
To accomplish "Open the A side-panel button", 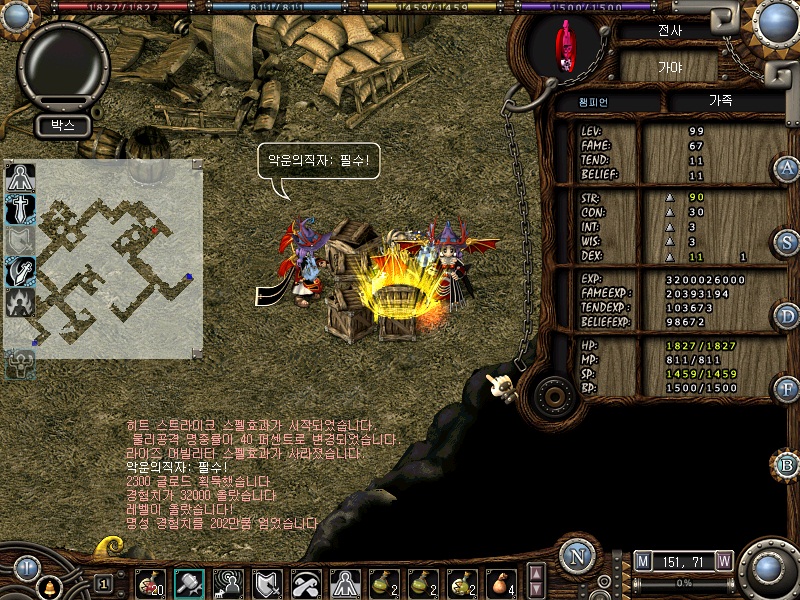I will (x=787, y=168).
